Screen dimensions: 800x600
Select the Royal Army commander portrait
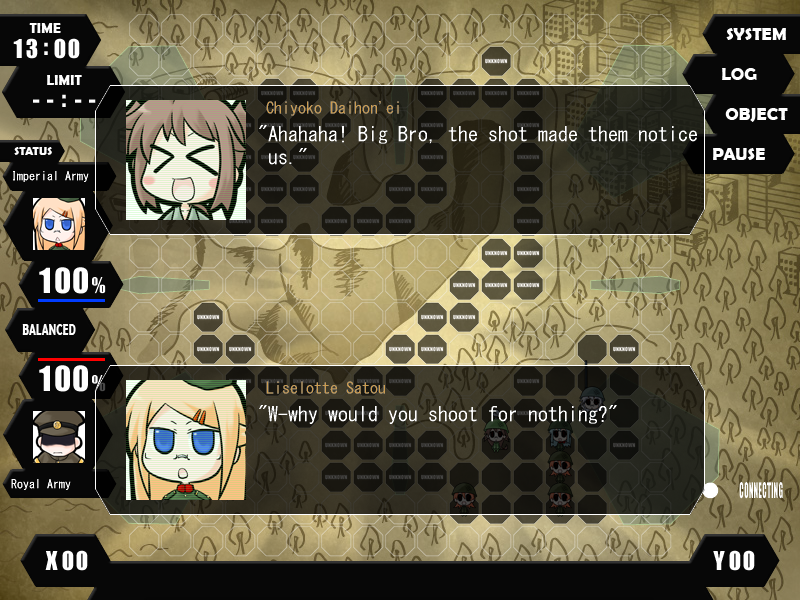[x=59, y=435]
